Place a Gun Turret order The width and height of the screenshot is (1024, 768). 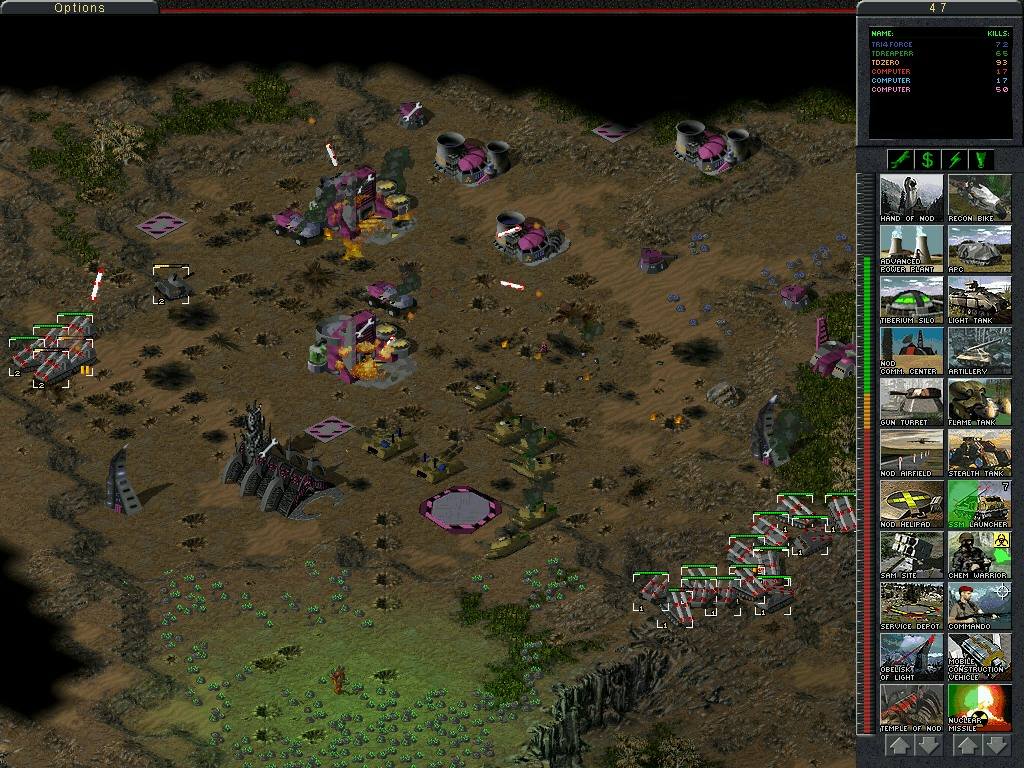point(911,401)
